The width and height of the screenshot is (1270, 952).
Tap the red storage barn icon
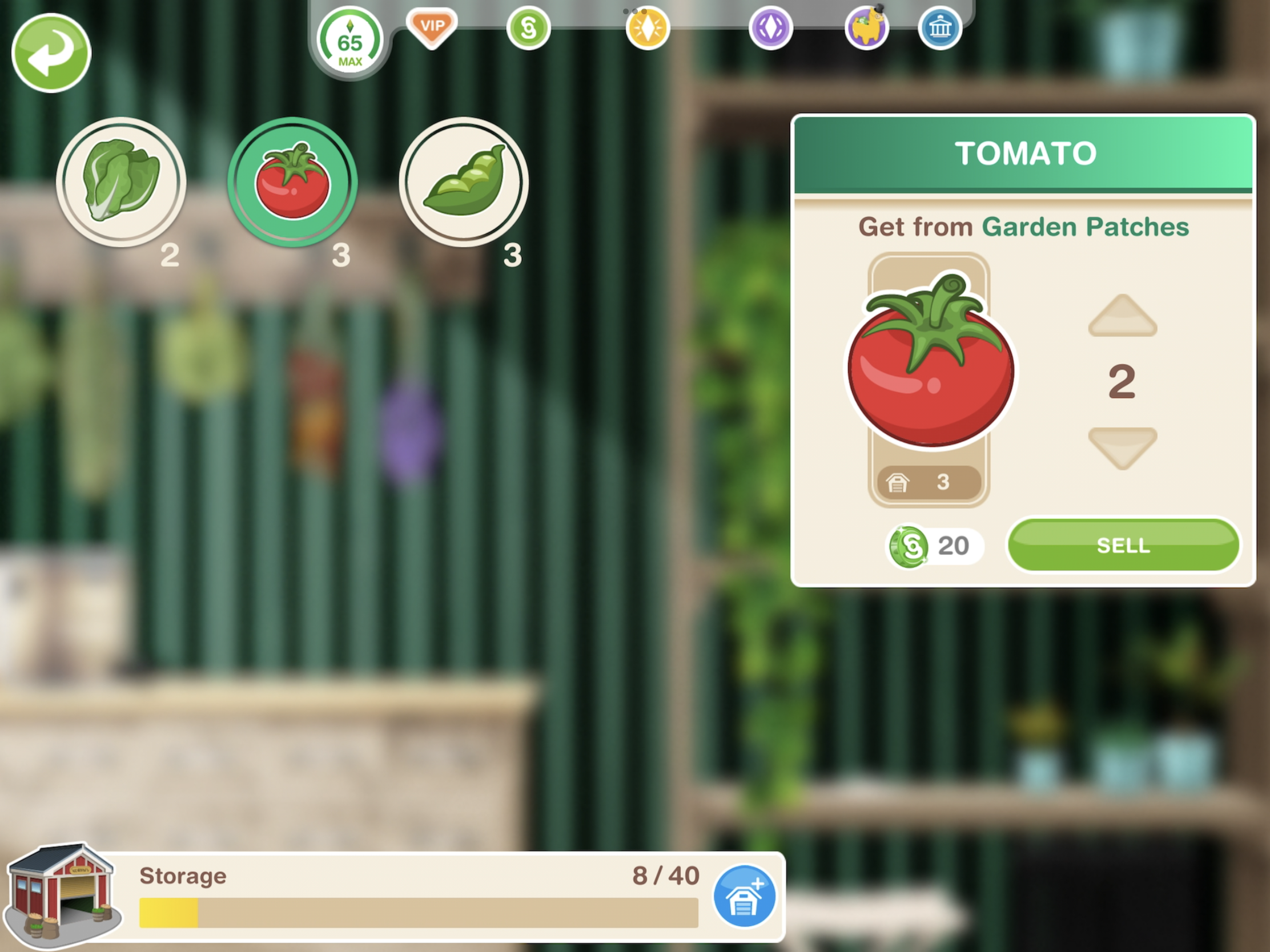(62, 893)
